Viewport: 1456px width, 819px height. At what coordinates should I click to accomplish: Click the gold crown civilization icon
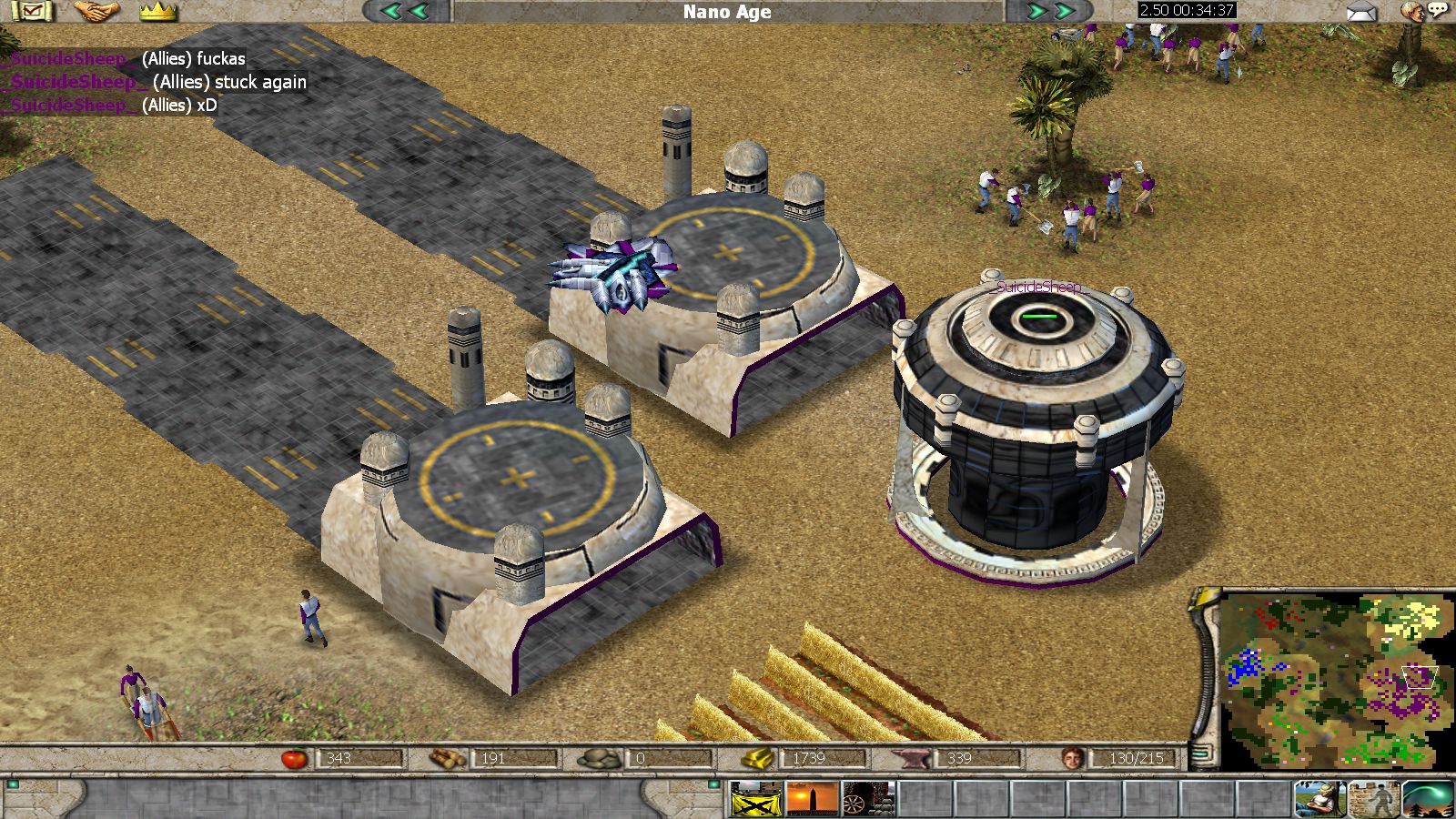click(158, 12)
